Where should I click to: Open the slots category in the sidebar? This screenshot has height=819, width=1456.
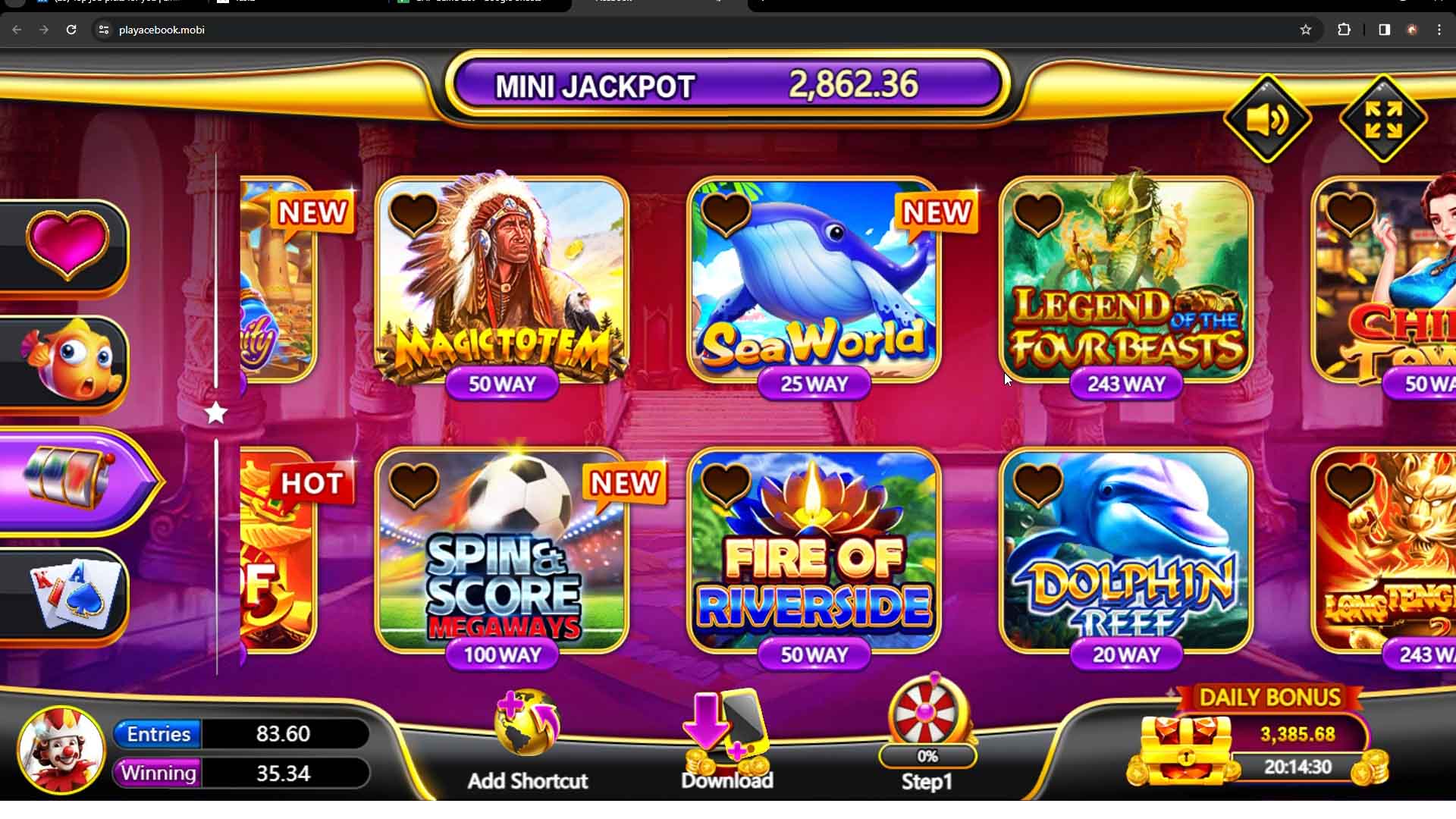click(64, 479)
